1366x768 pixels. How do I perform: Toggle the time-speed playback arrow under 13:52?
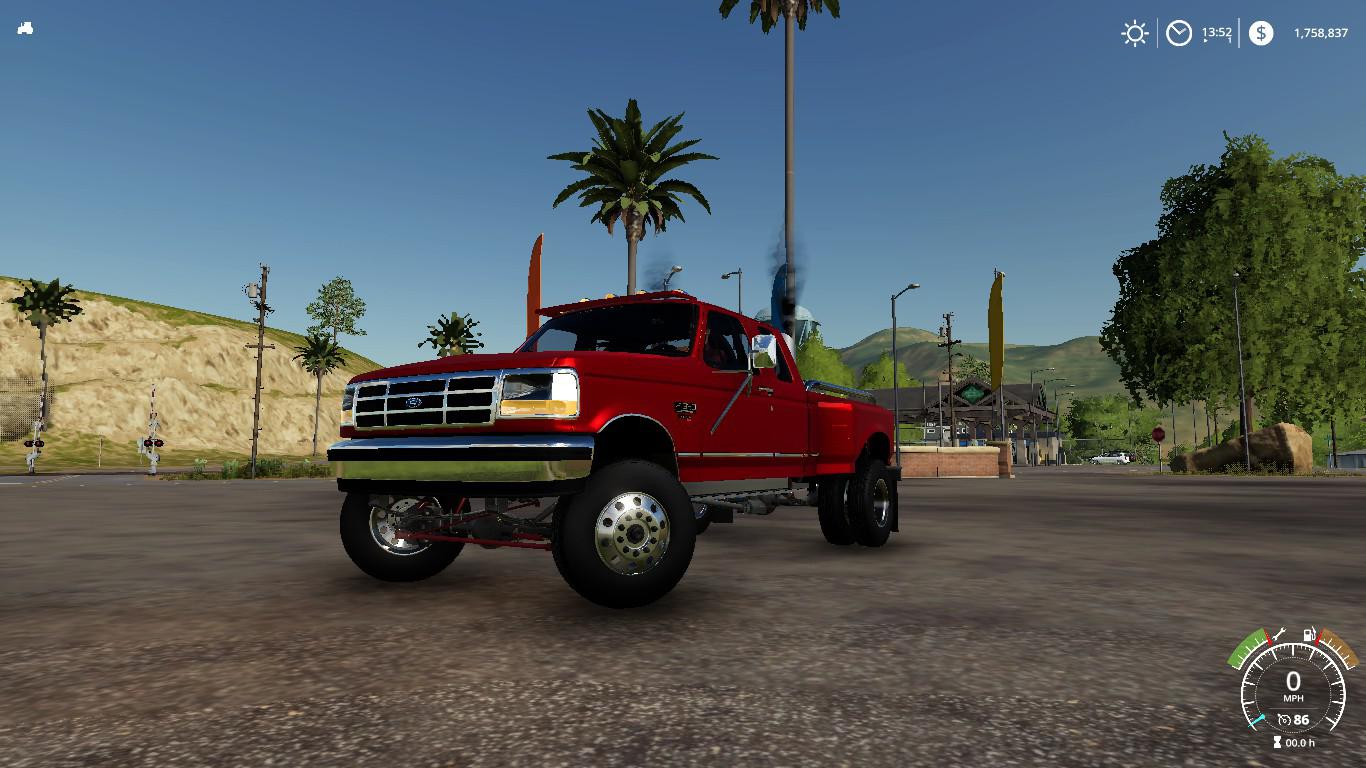click(1205, 41)
